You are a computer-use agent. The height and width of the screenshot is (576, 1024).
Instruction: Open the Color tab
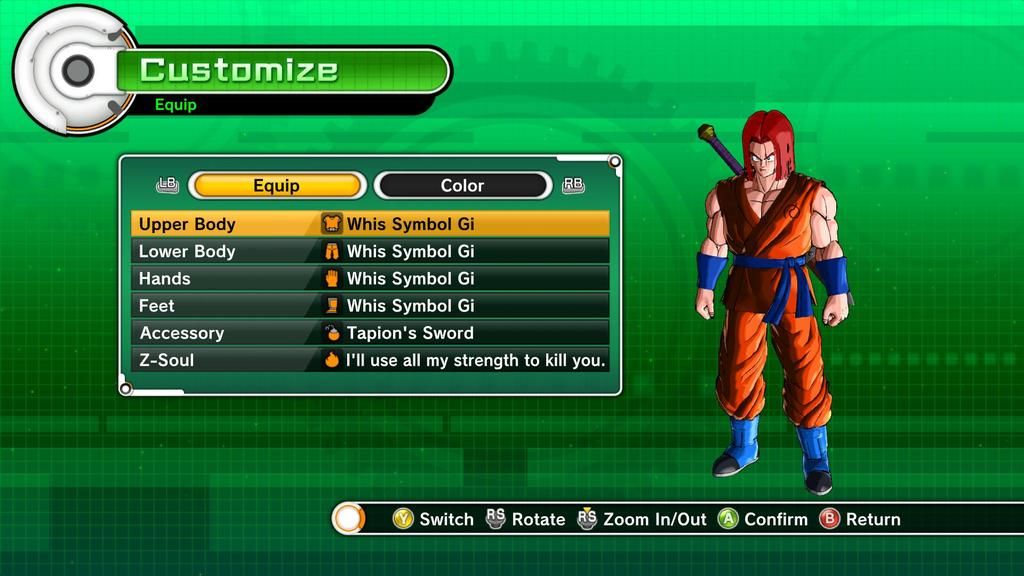point(462,186)
